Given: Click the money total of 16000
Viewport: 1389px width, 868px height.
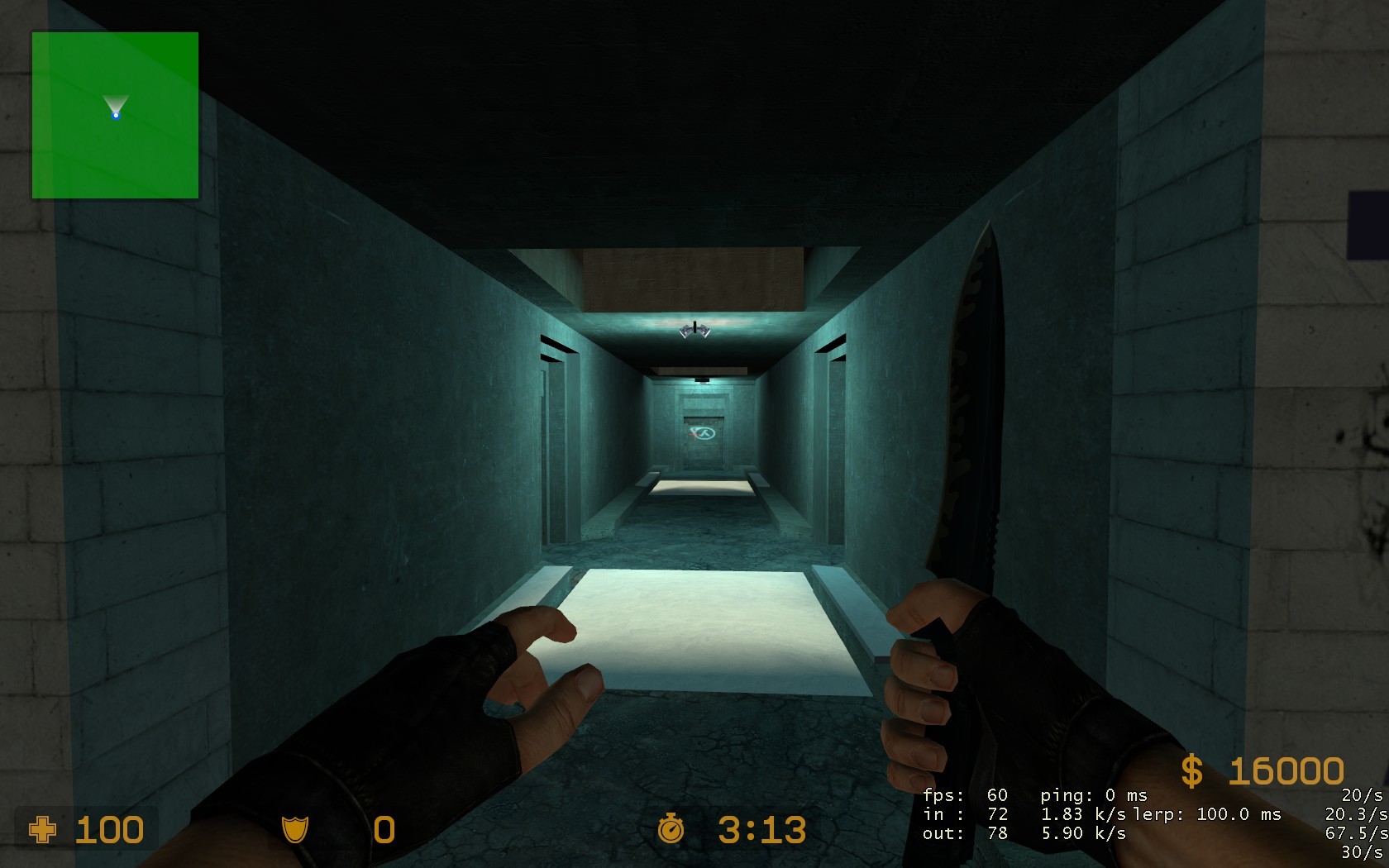Looking at the screenshot, I should [x=1286, y=769].
